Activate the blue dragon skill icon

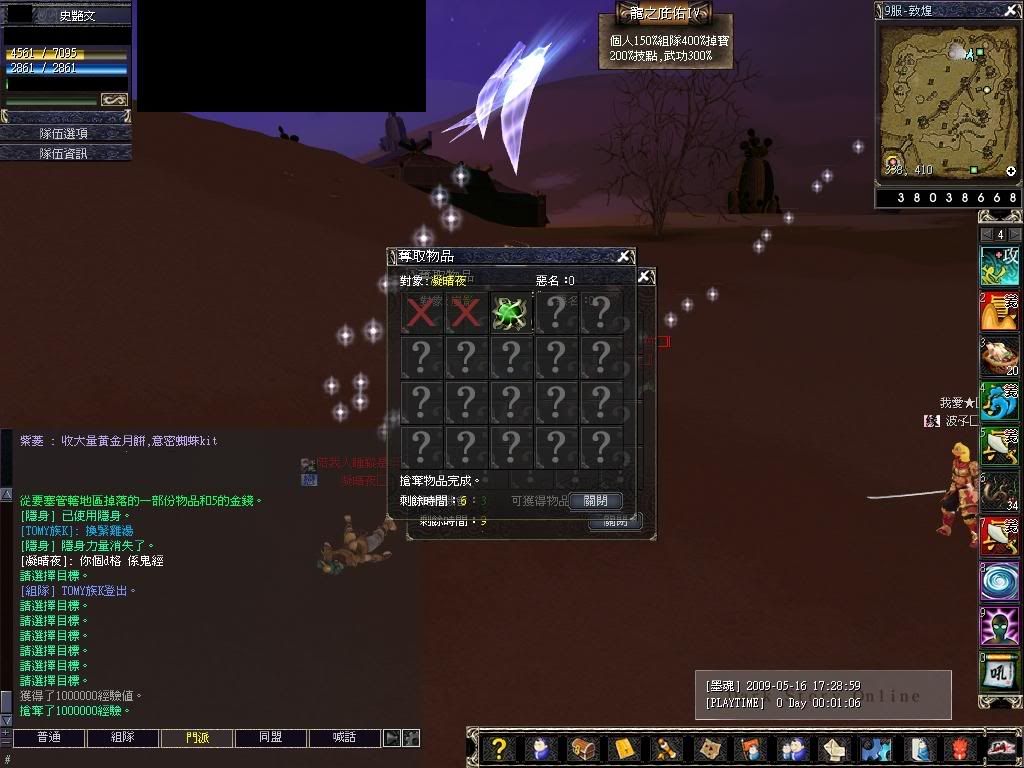pyautogui.click(x=999, y=401)
